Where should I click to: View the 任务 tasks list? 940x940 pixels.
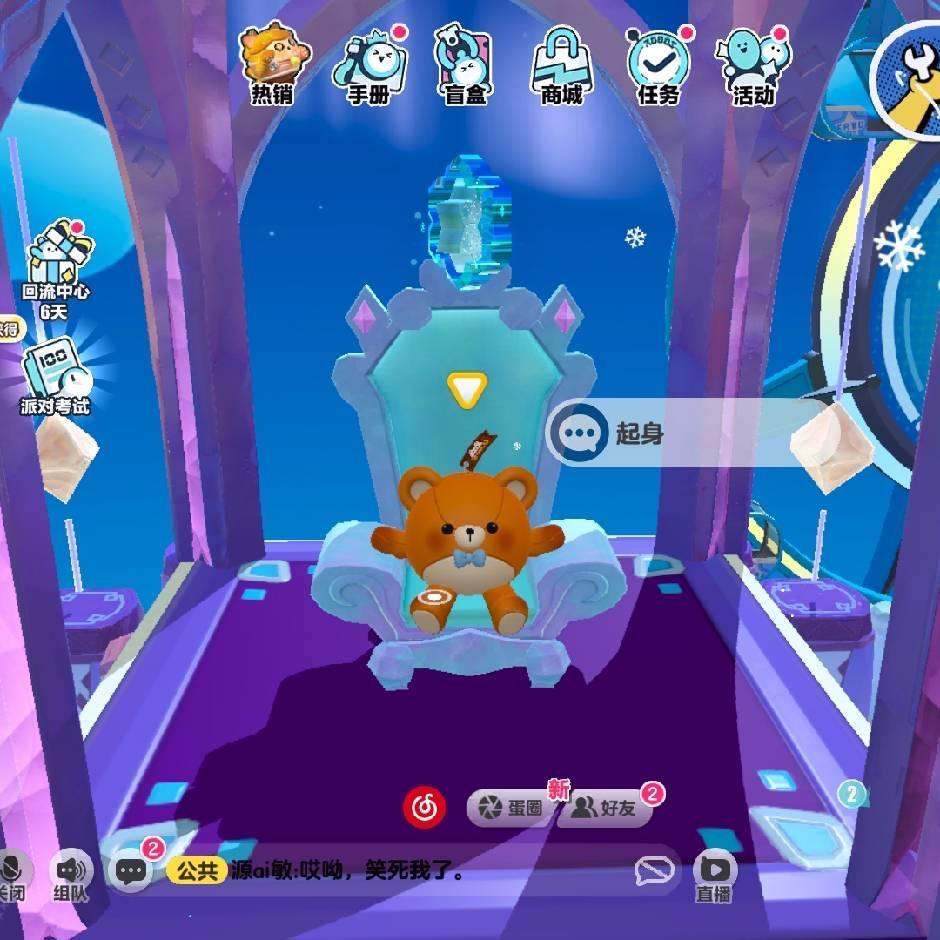pos(658,62)
